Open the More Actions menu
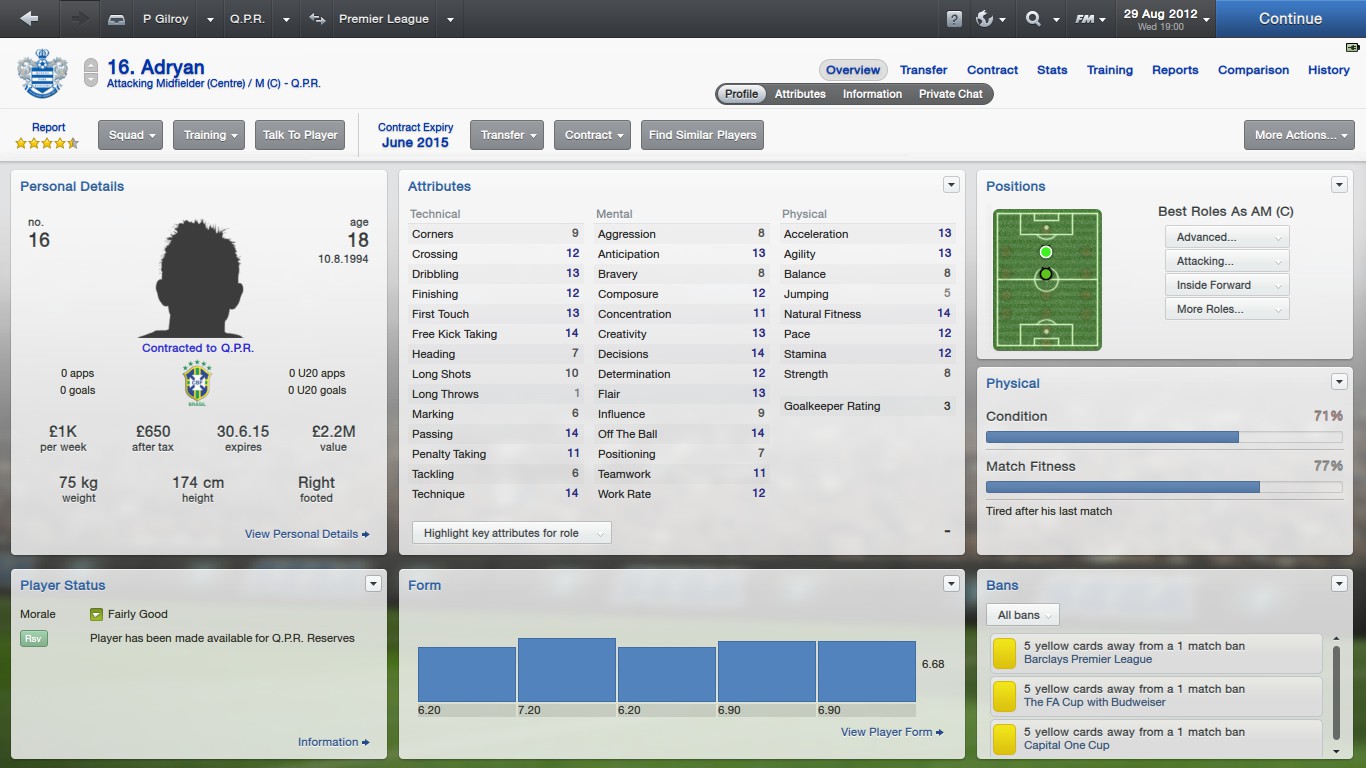The height and width of the screenshot is (768, 1366). 1298,135
